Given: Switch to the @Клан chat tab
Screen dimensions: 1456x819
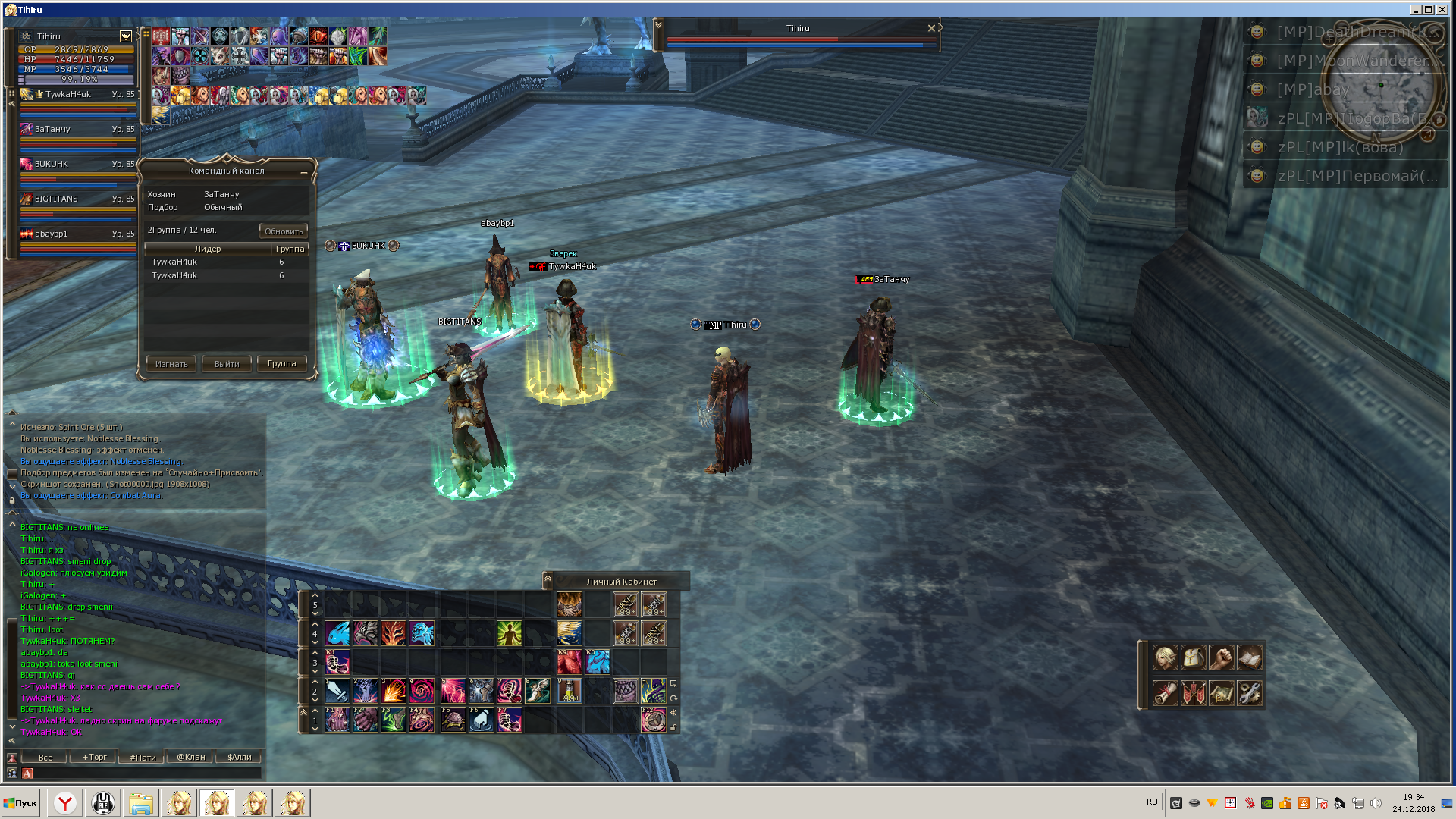Looking at the screenshot, I should pyautogui.click(x=191, y=758).
